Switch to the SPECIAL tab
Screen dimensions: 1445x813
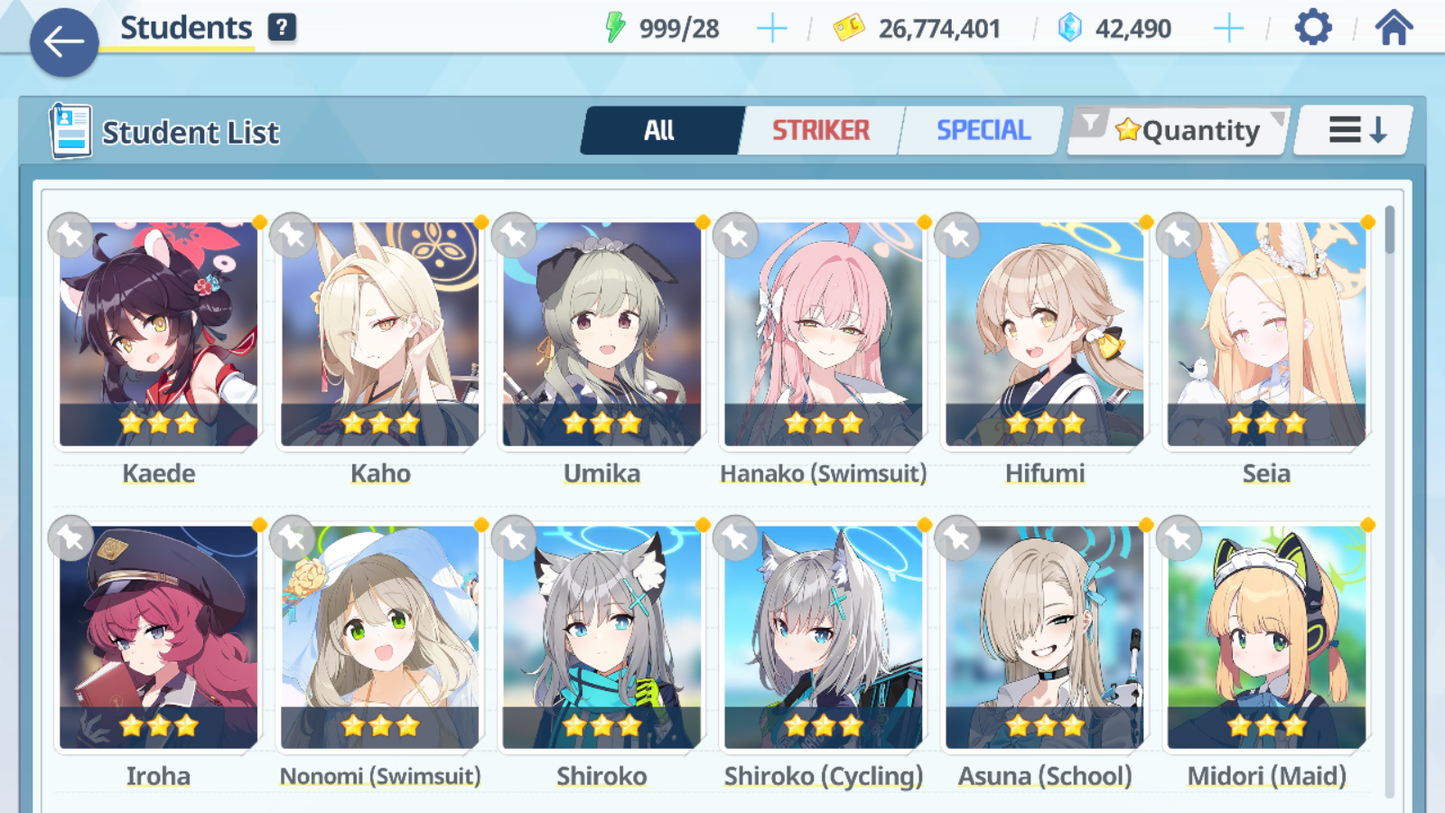pos(982,130)
